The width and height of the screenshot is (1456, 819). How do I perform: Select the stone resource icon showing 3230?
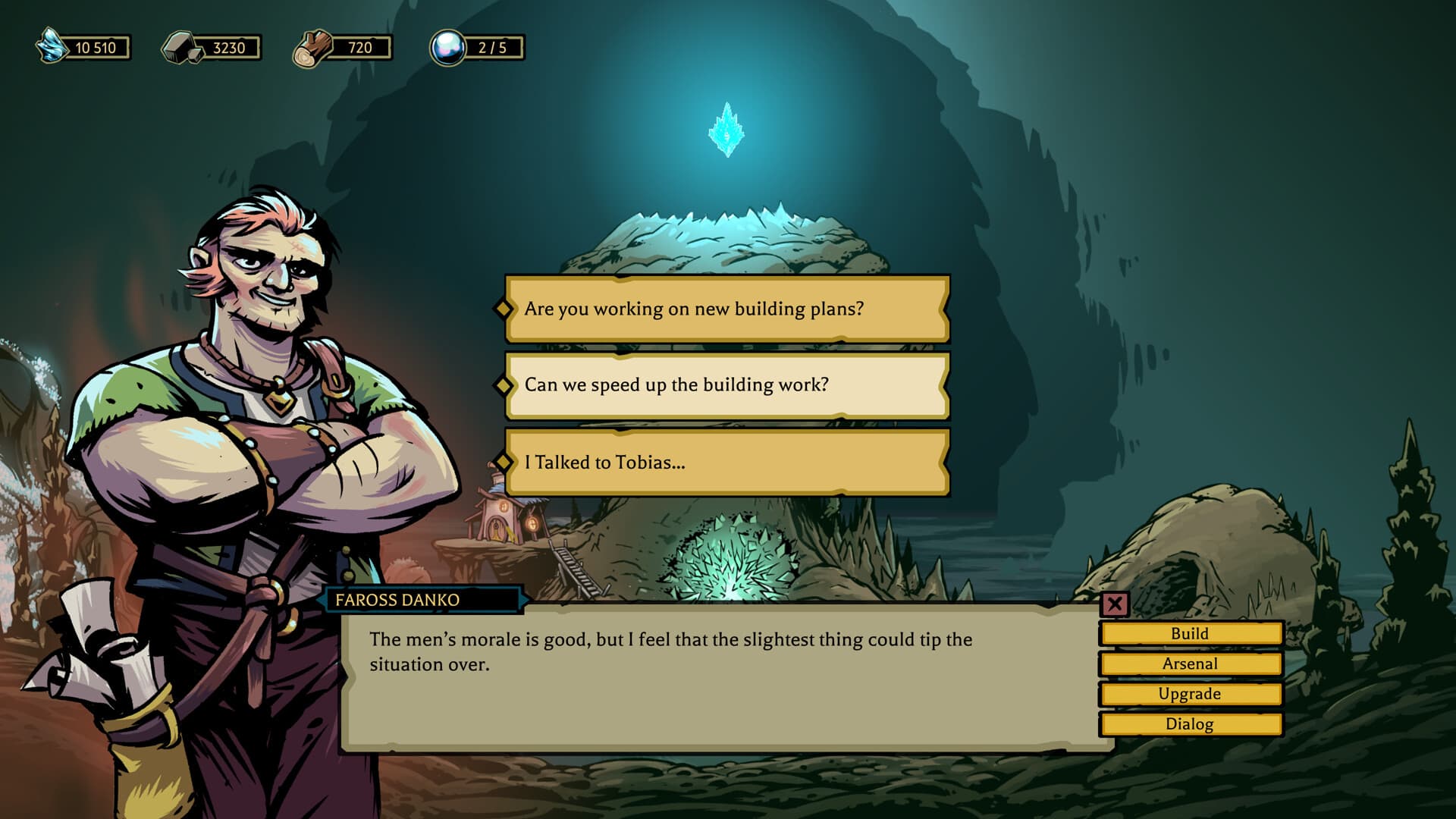pos(178,47)
